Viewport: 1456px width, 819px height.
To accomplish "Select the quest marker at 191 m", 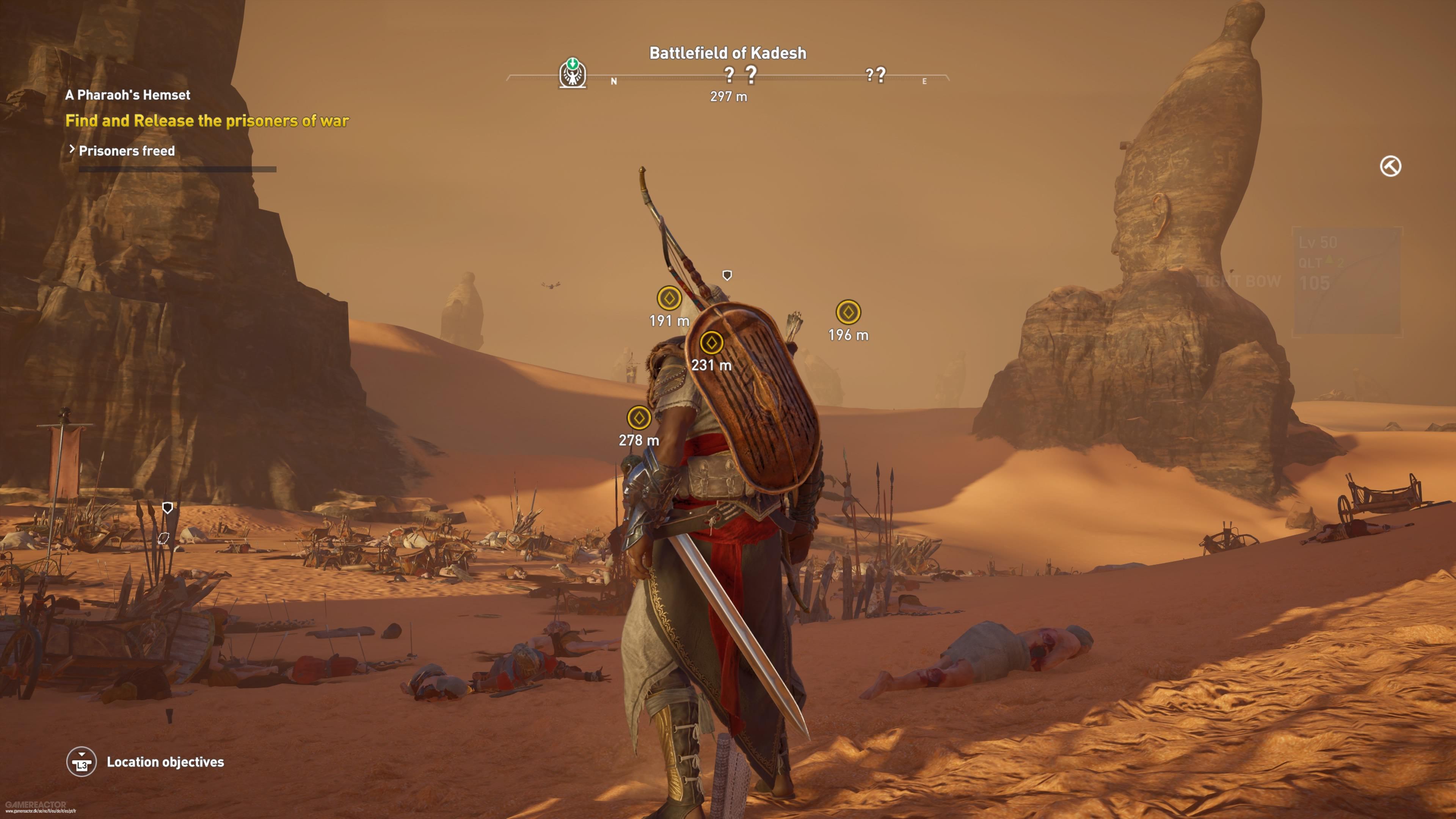I will (x=669, y=298).
